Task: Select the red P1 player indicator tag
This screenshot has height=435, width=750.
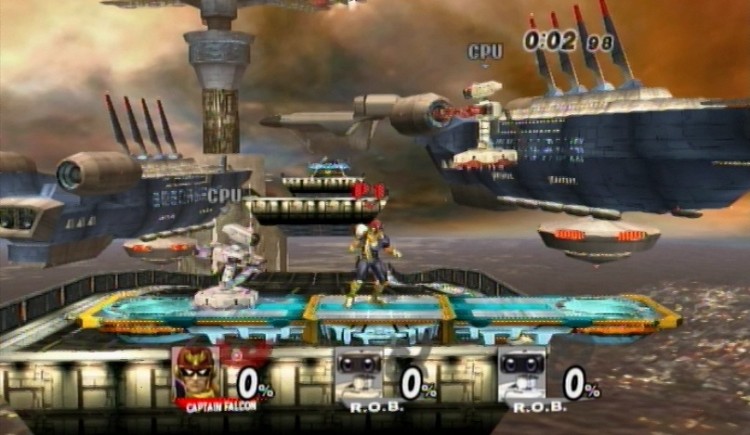Action: click(x=369, y=191)
